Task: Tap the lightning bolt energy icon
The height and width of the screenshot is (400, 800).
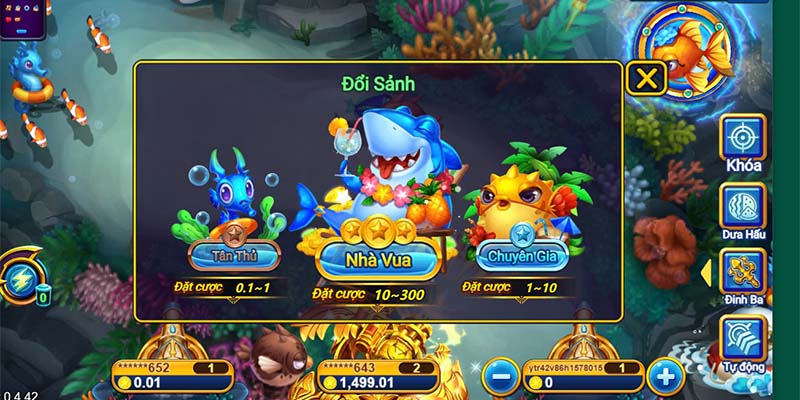Action: 19,278
